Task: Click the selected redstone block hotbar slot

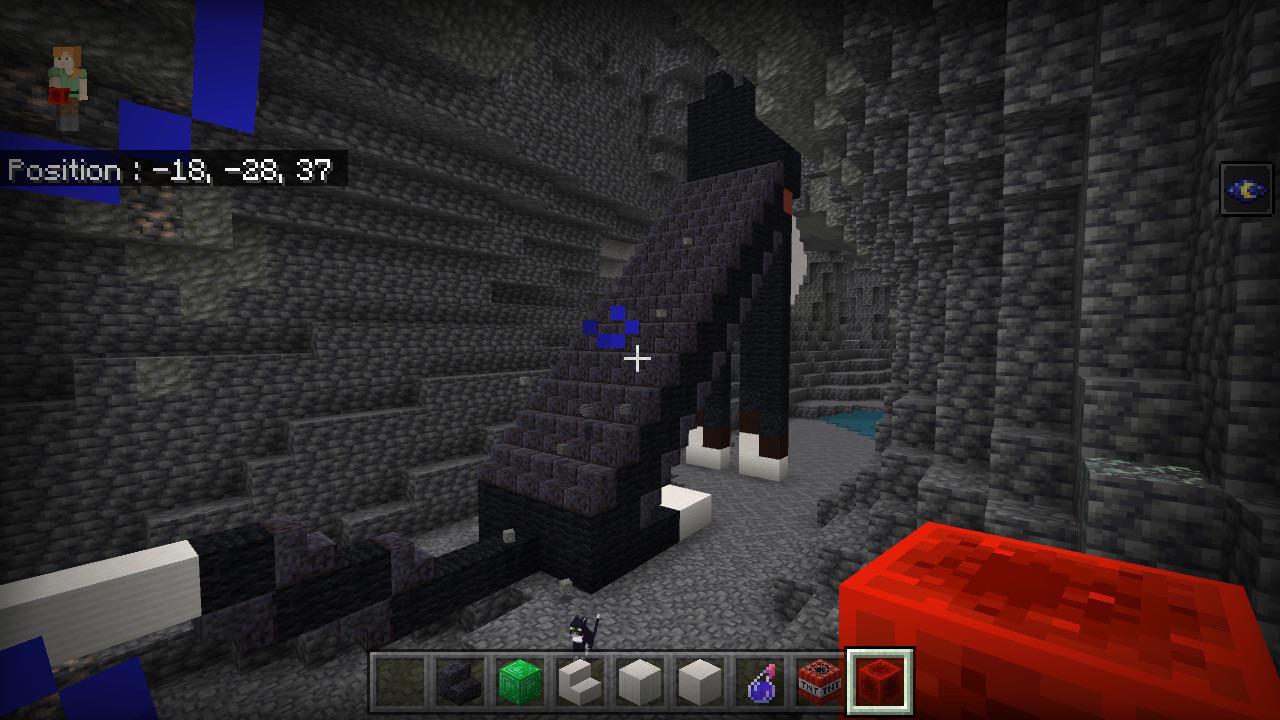Action: pyautogui.click(x=879, y=680)
